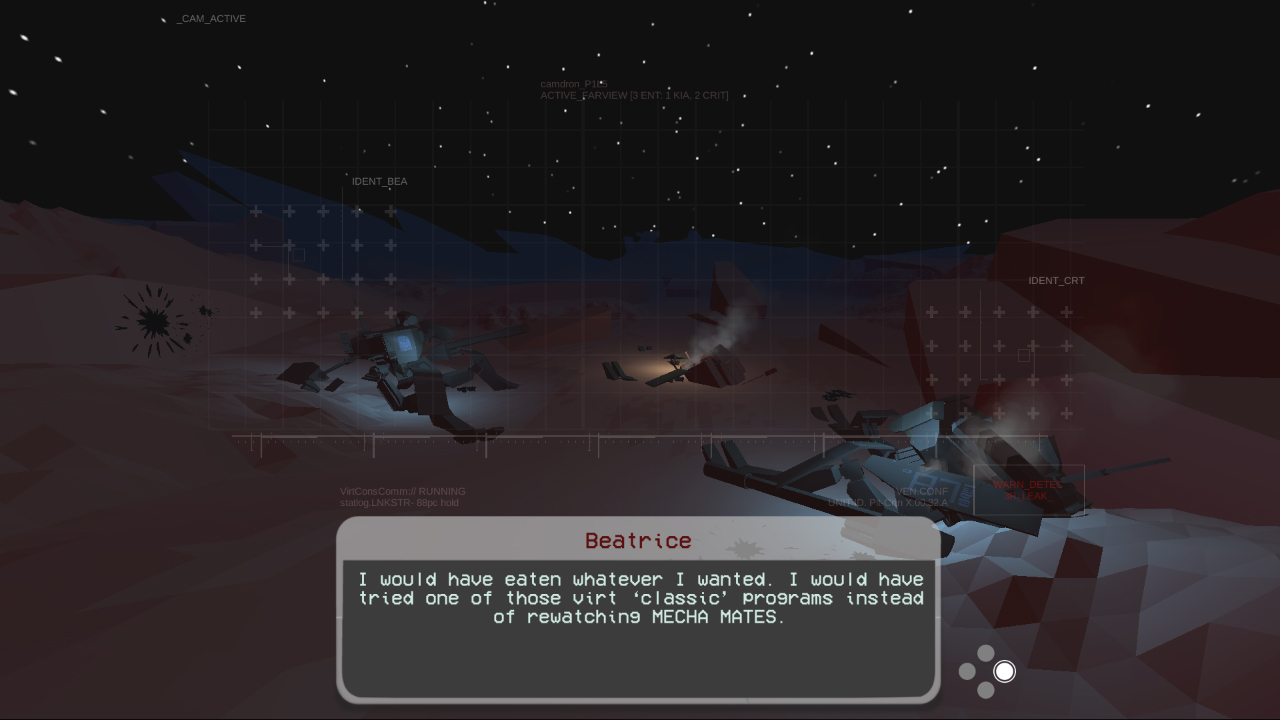This screenshot has height=720, width=1280.
Task: Click the statlog.LNKSTR 88pc hold progress readout
Action: (400, 502)
